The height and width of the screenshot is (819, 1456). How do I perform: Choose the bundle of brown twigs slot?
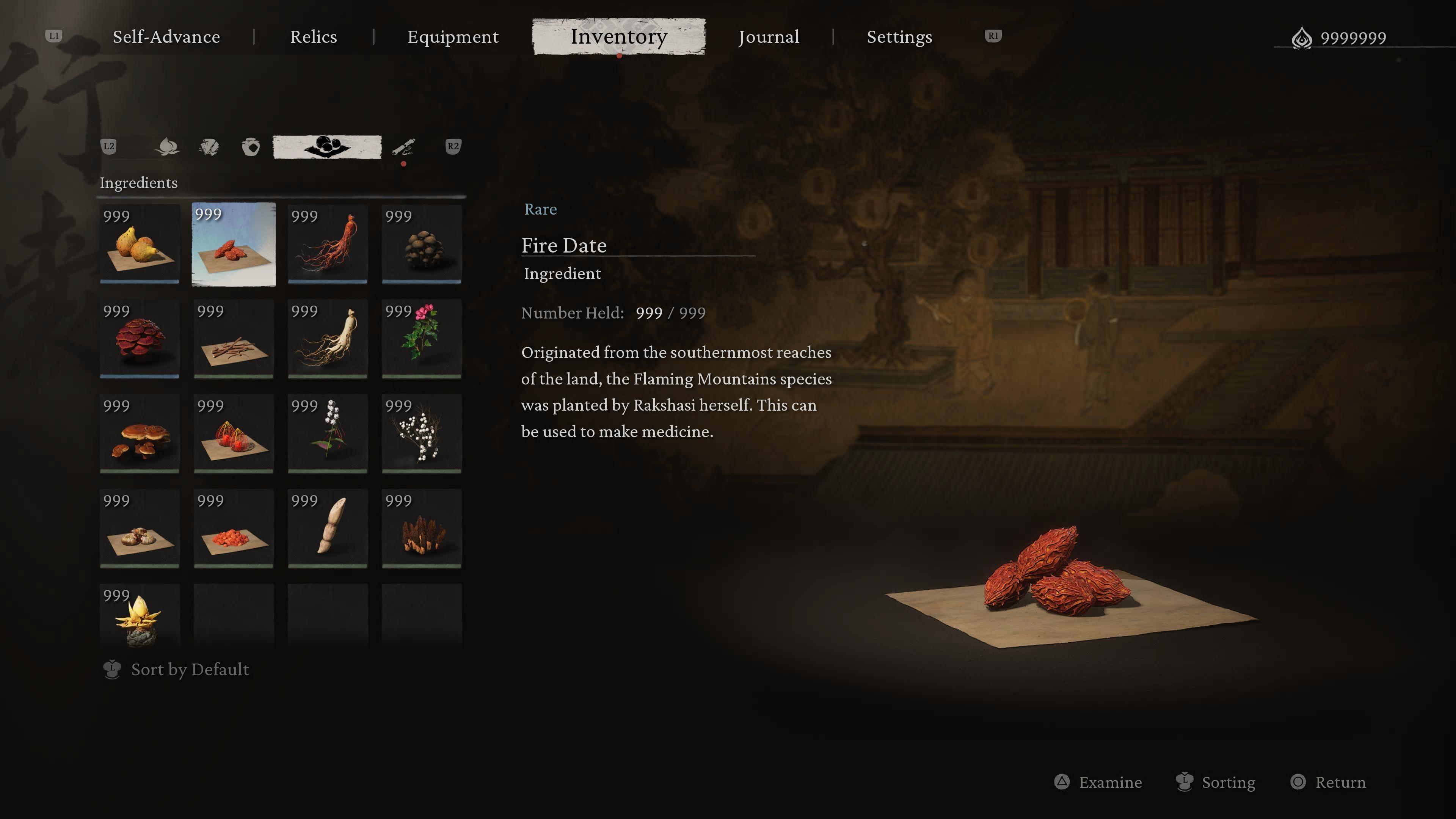pos(234,339)
